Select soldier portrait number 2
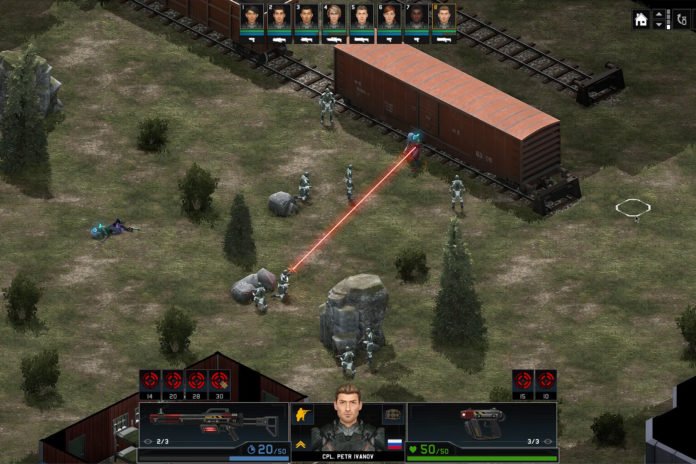Image resolution: width=696 pixels, height=464 pixels. pyautogui.click(x=279, y=18)
